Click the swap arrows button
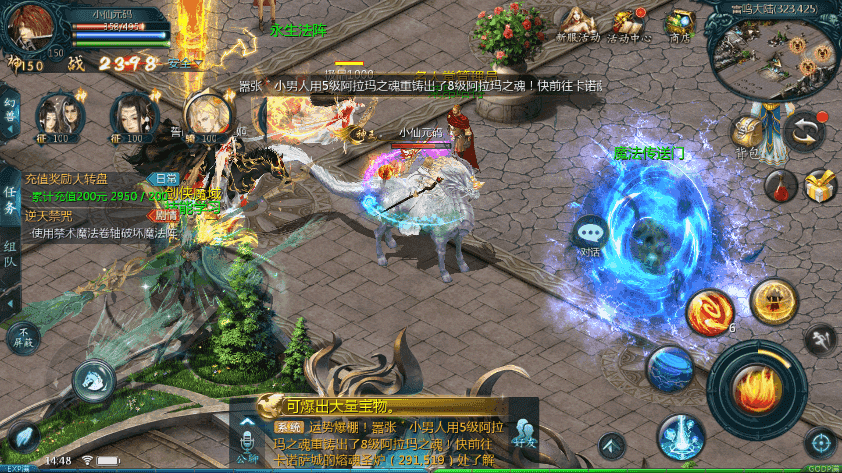The height and width of the screenshot is (473, 842). tap(803, 131)
